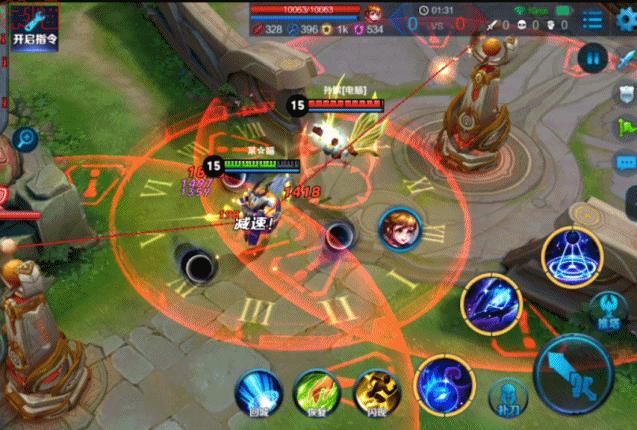Open the chat bubble icon
The image size is (637, 430).
pyautogui.click(x=625, y=162)
